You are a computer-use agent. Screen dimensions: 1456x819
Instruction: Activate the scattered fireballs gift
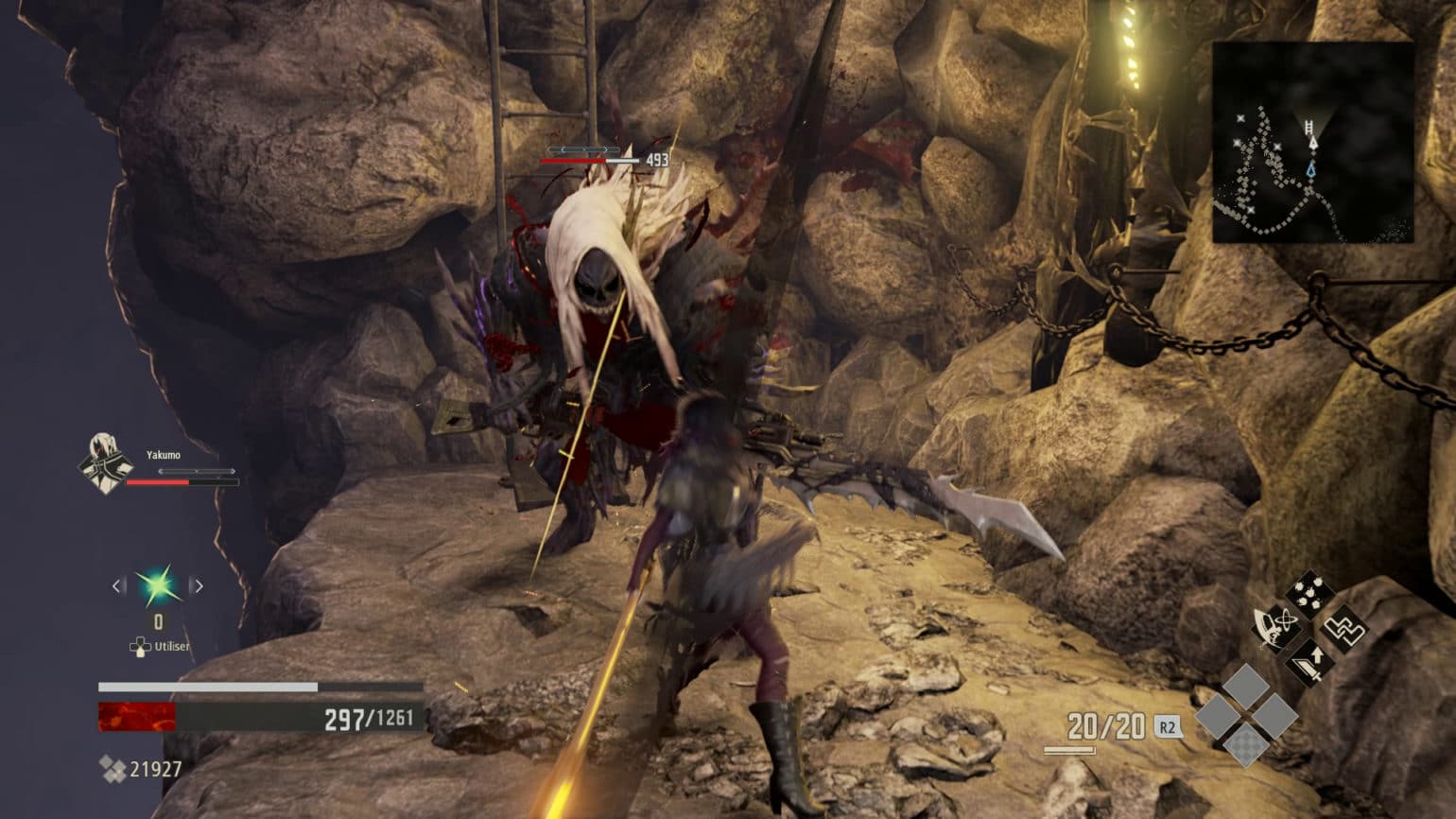[1309, 596]
